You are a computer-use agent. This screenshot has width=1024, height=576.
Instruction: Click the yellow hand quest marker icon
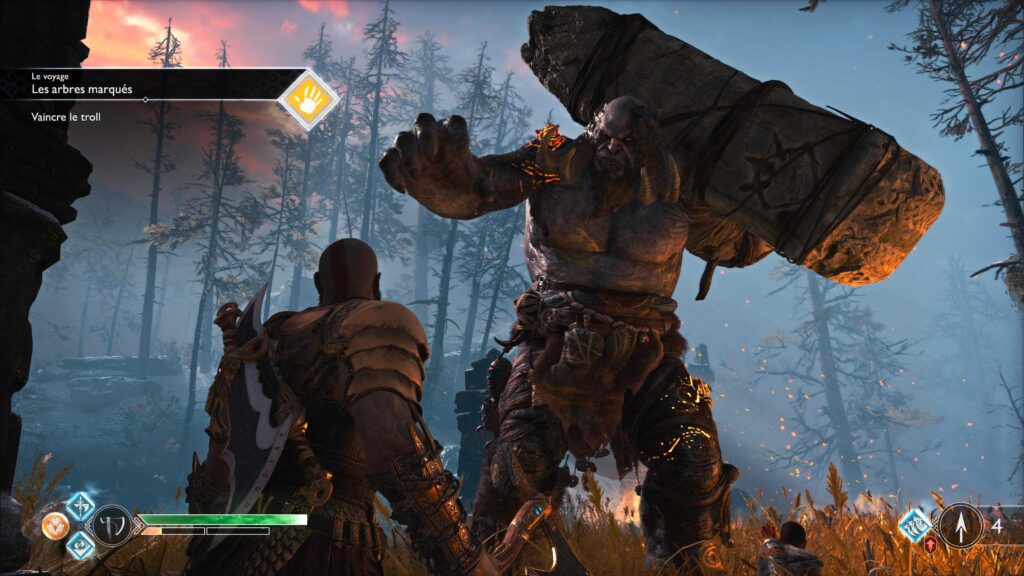(x=307, y=99)
